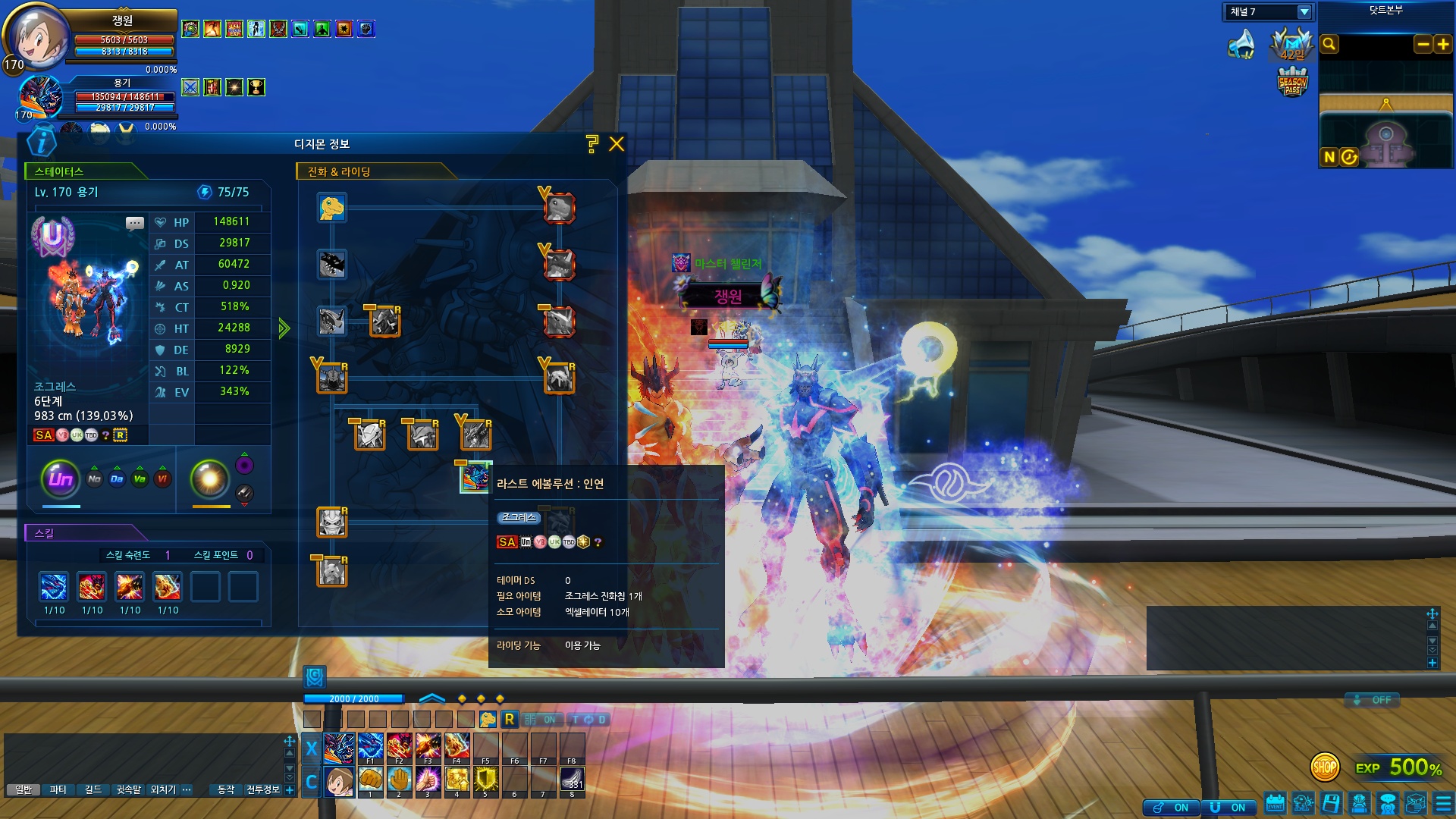Toggle the OFF switch near right side
The height and width of the screenshot is (819, 1456).
point(1373,700)
